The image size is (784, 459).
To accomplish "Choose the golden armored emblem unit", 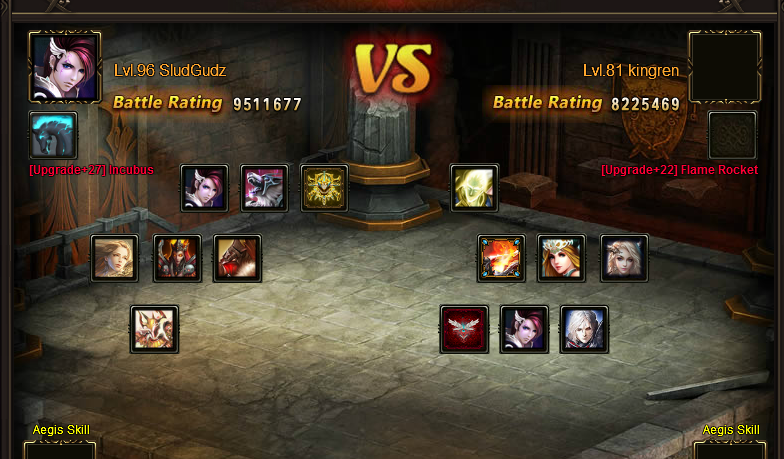I will point(325,189).
